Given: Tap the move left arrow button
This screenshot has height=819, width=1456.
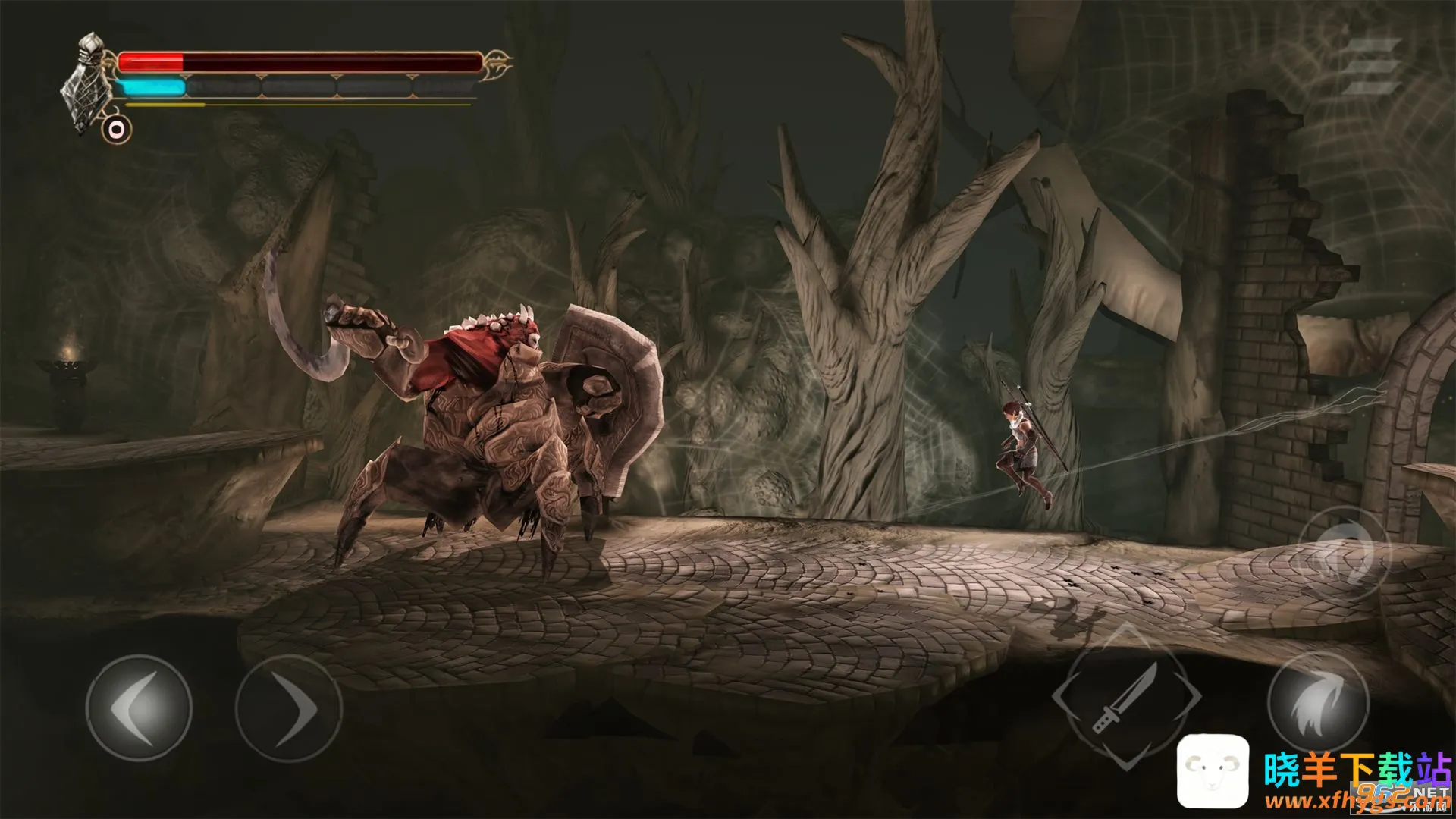Looking at the screenshot, I should tap(139, 708).
